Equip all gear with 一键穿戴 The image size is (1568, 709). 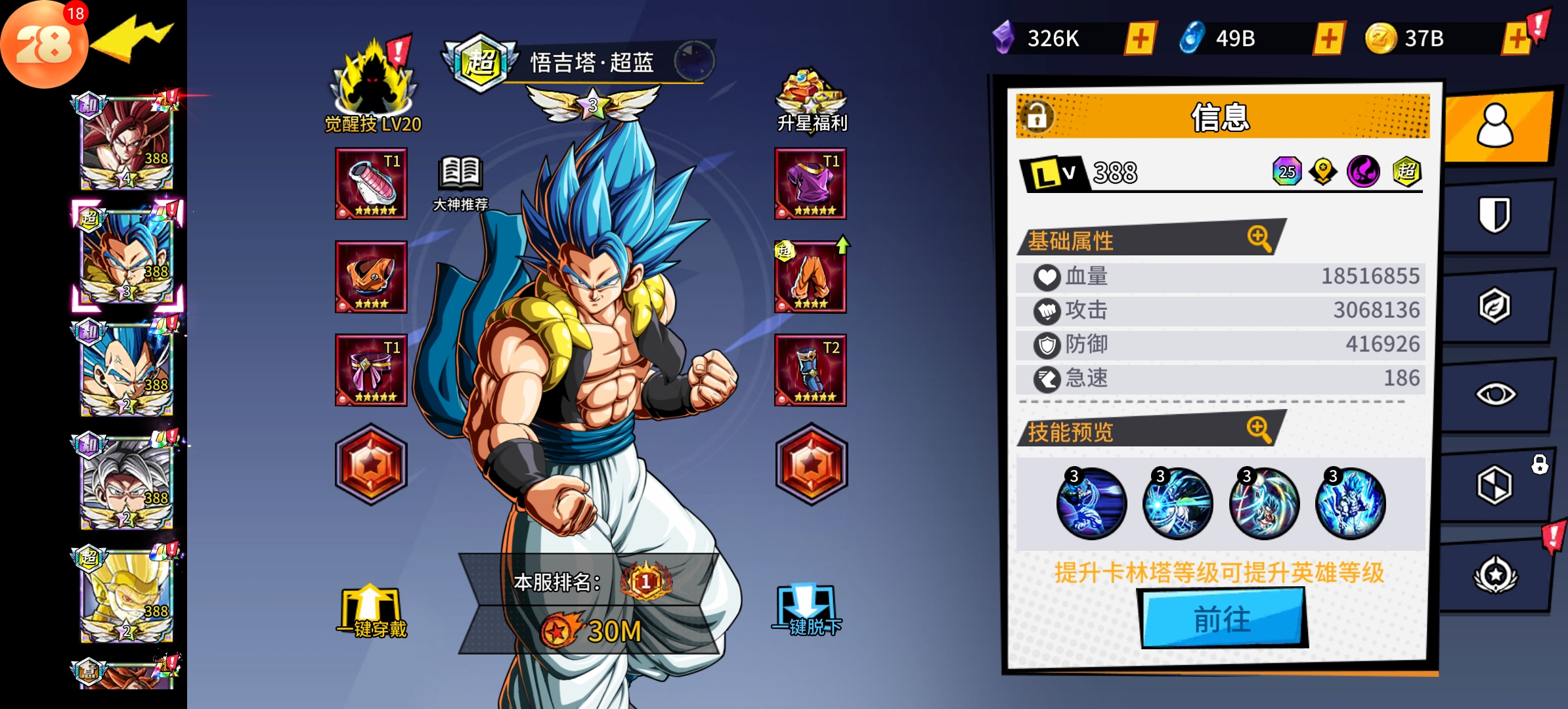(371, 612)
